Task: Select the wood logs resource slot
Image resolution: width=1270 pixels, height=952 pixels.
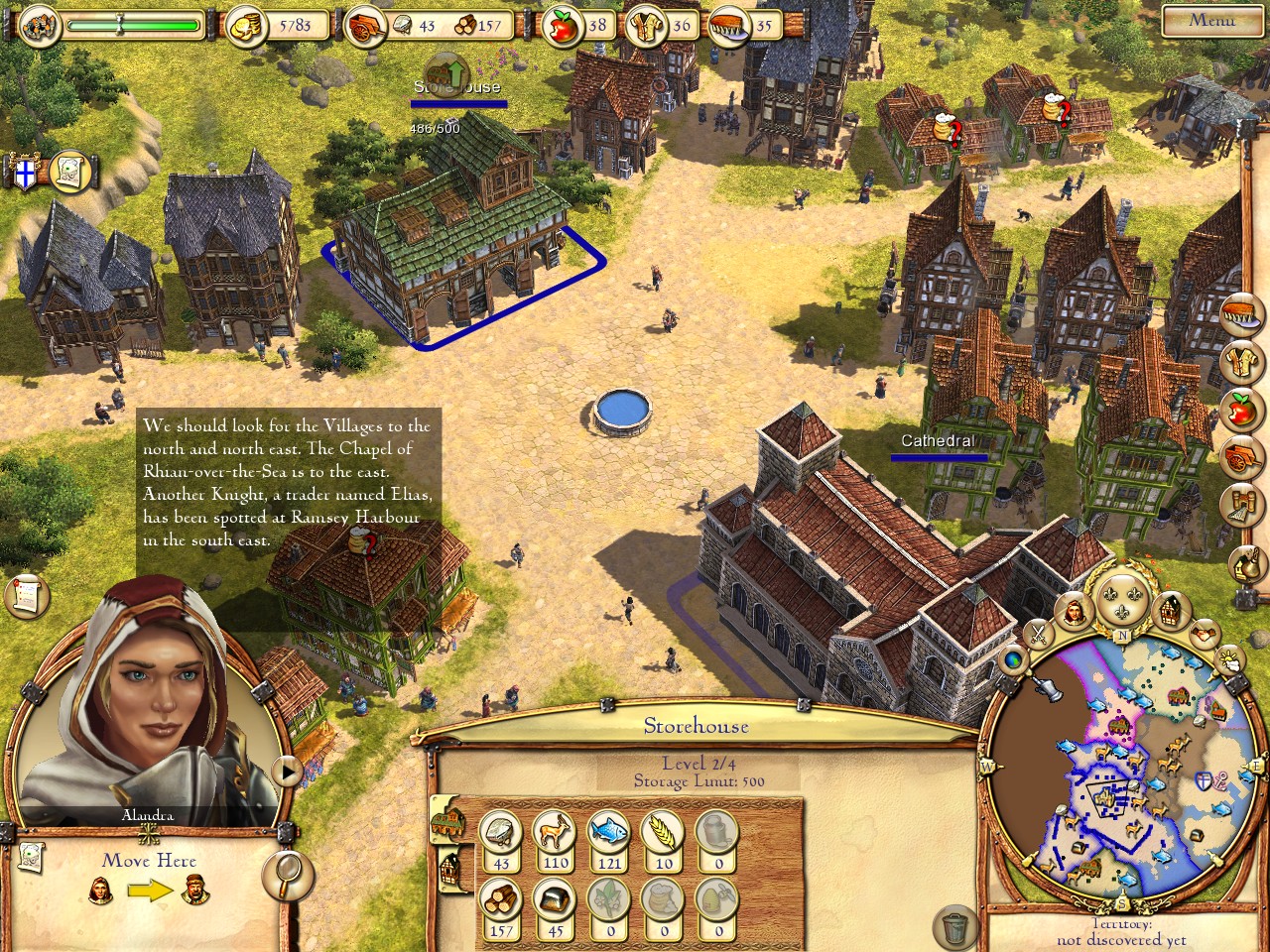Action: tap(501, 902)
